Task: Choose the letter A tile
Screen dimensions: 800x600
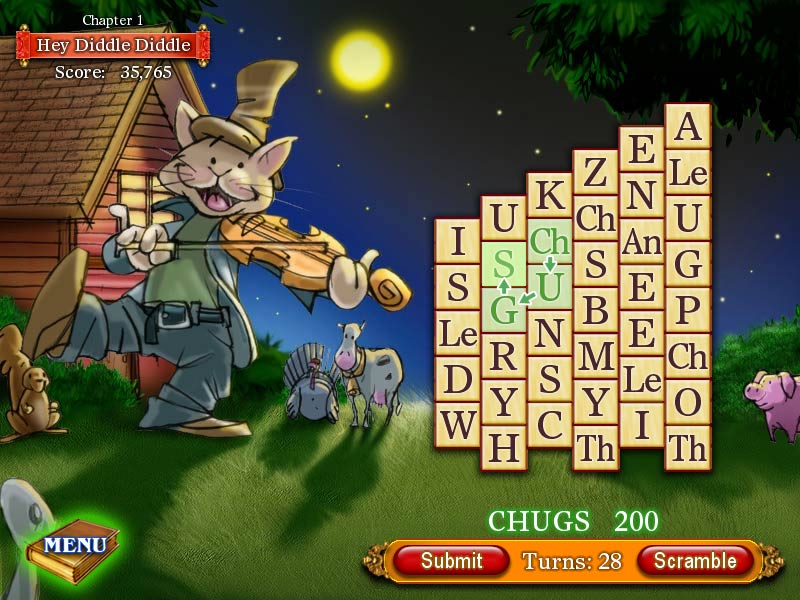Action: [687, 127]
